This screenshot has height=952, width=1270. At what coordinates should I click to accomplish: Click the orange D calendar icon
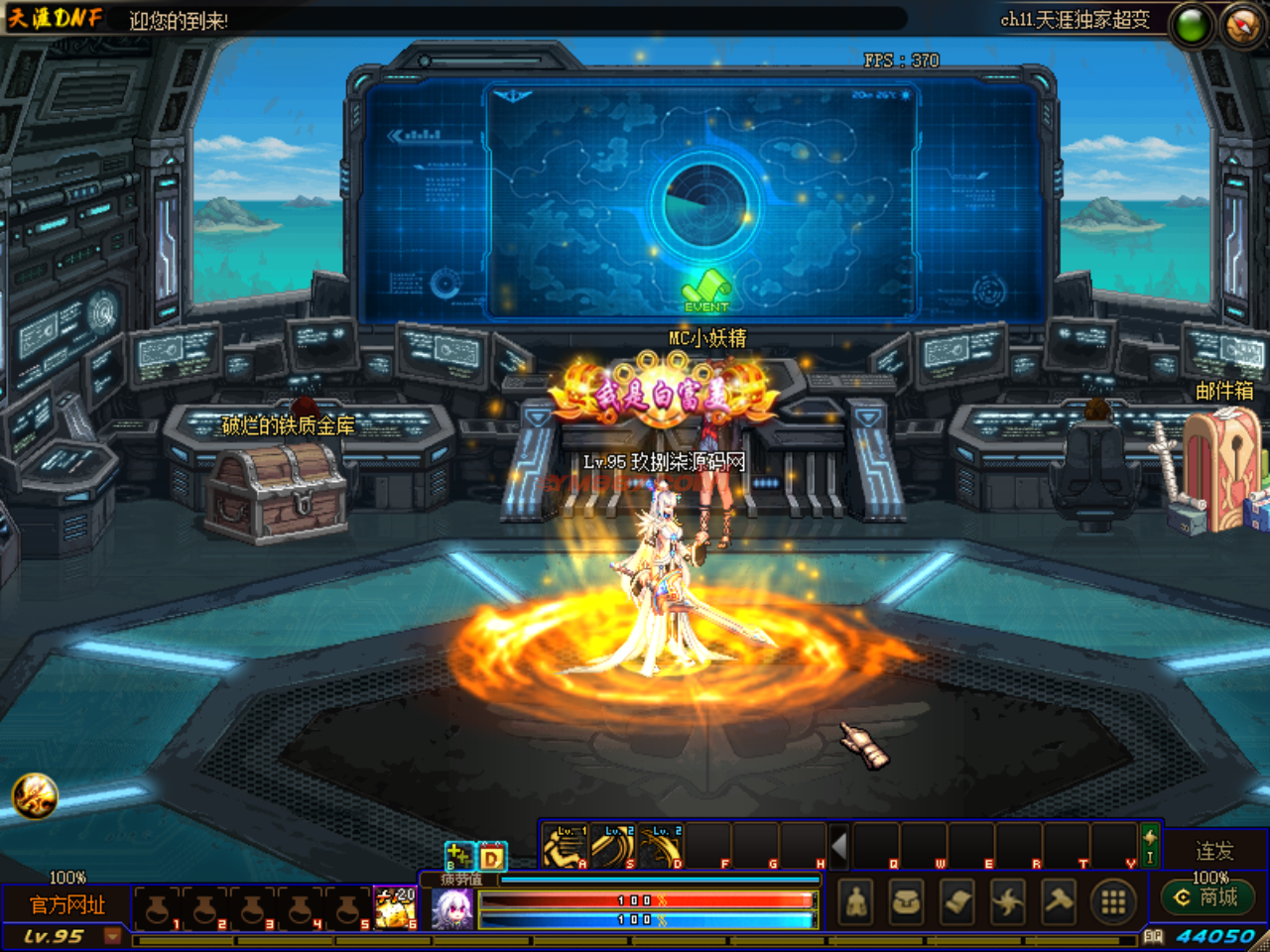[x=492, y=856]
